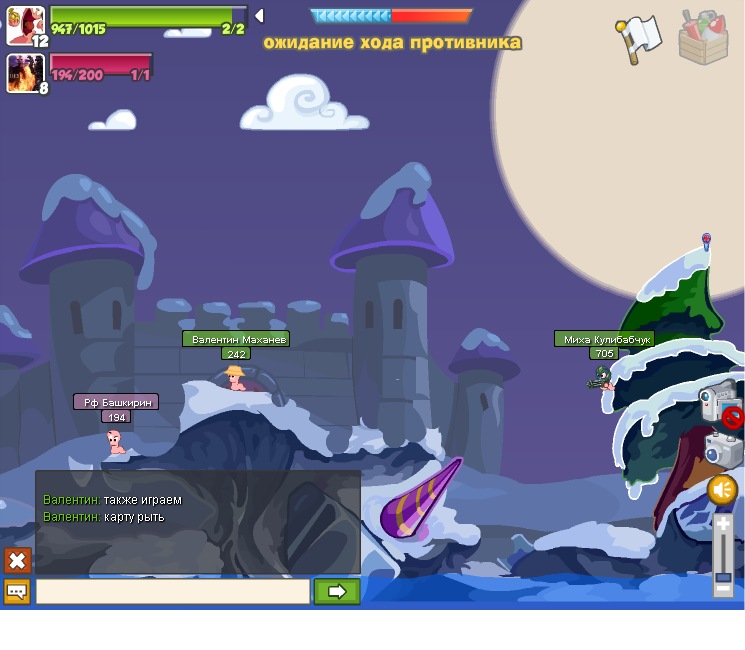
Task: Select the pink team avatar portrait
Action: (24, 73)
